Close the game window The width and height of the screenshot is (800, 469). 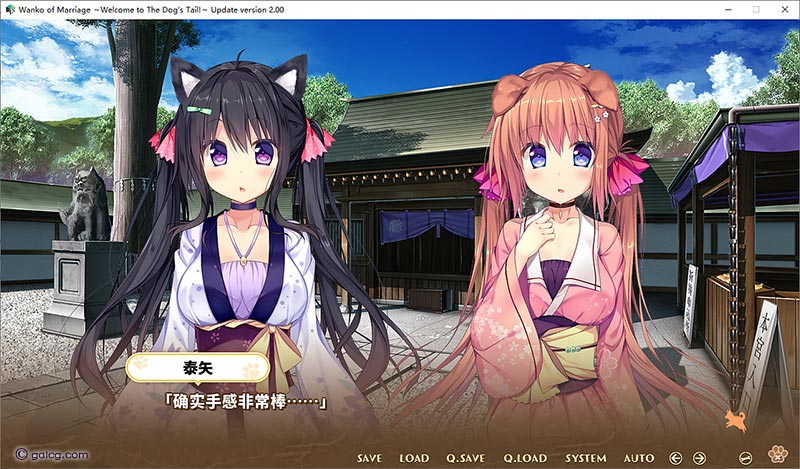pos(783,9)
